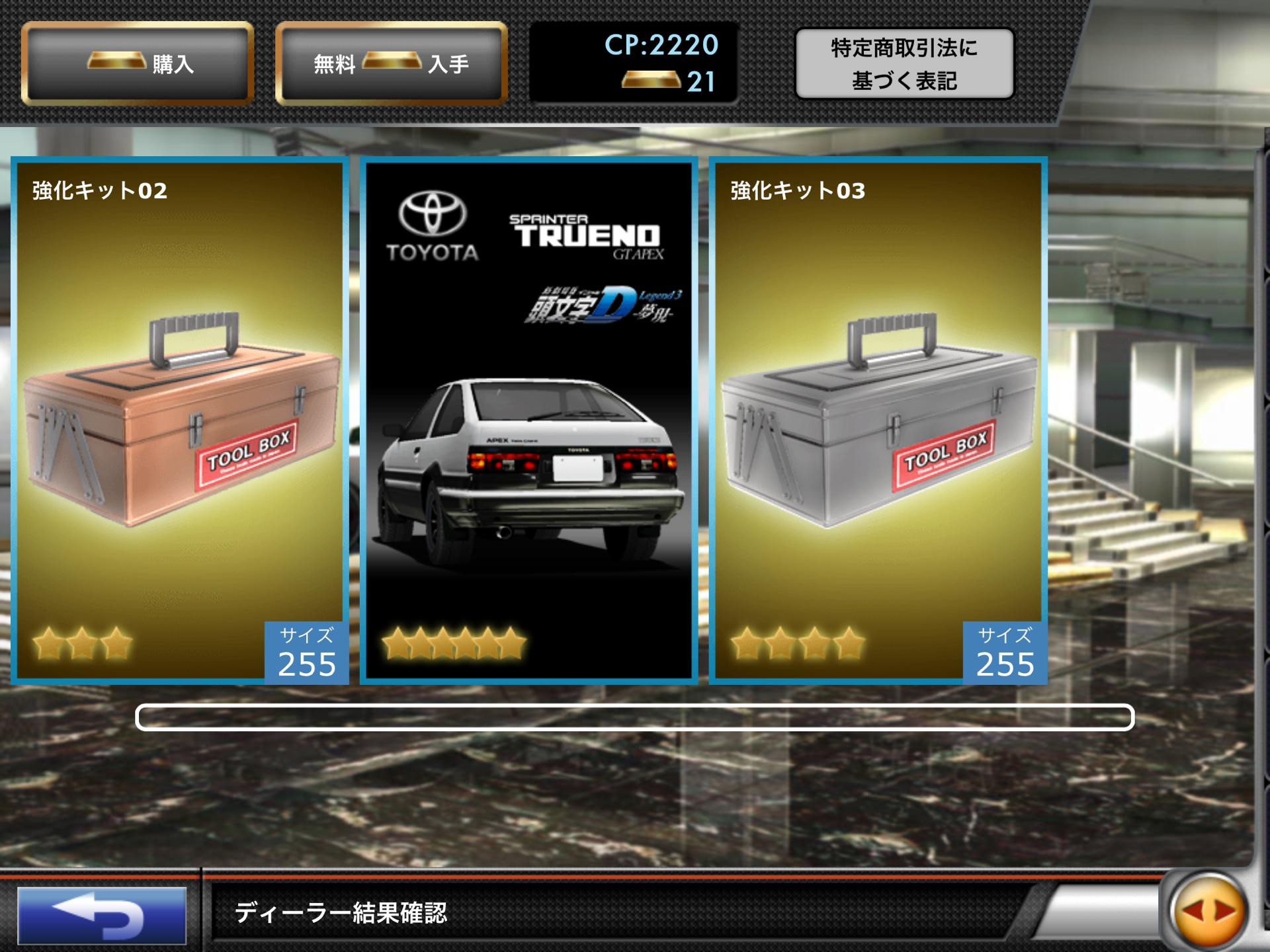Screen dimensions: 1270x952
Task: Choose the Toyota Sprinter Trueno car card
Action: coord(529,420)
